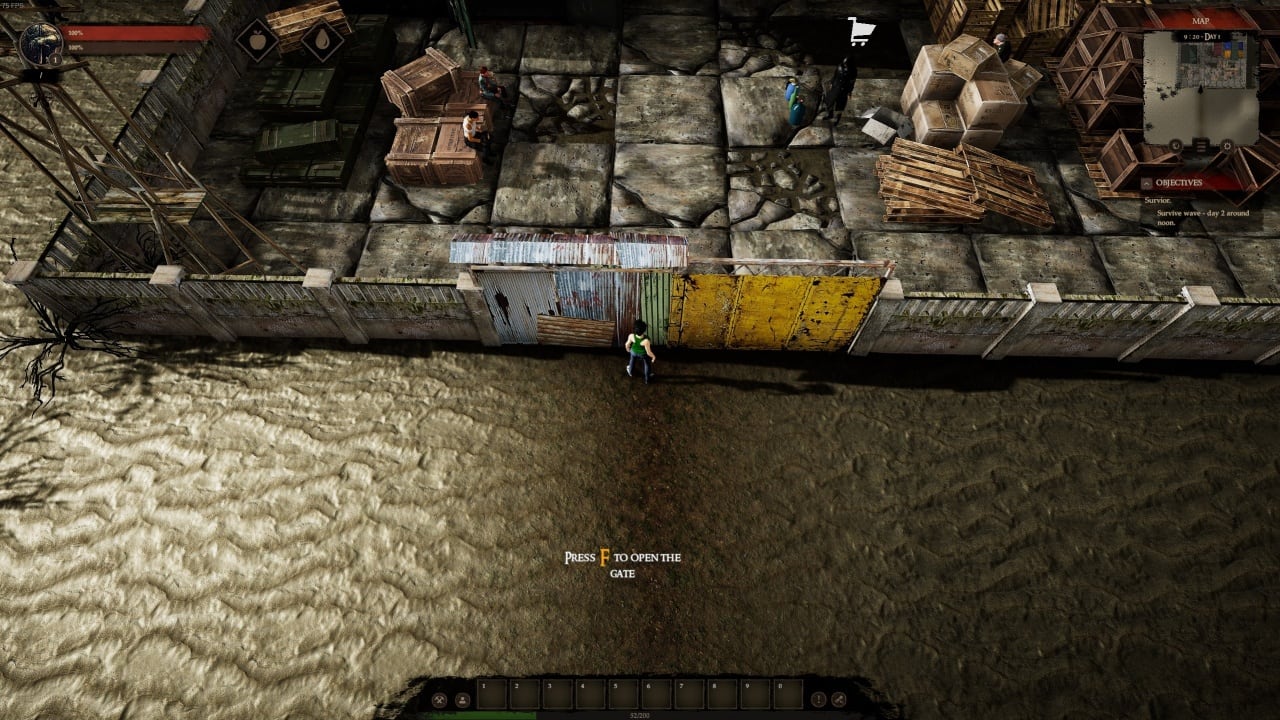Collapse the Objectives panel with its arrow

click(x=1146, y=183)
